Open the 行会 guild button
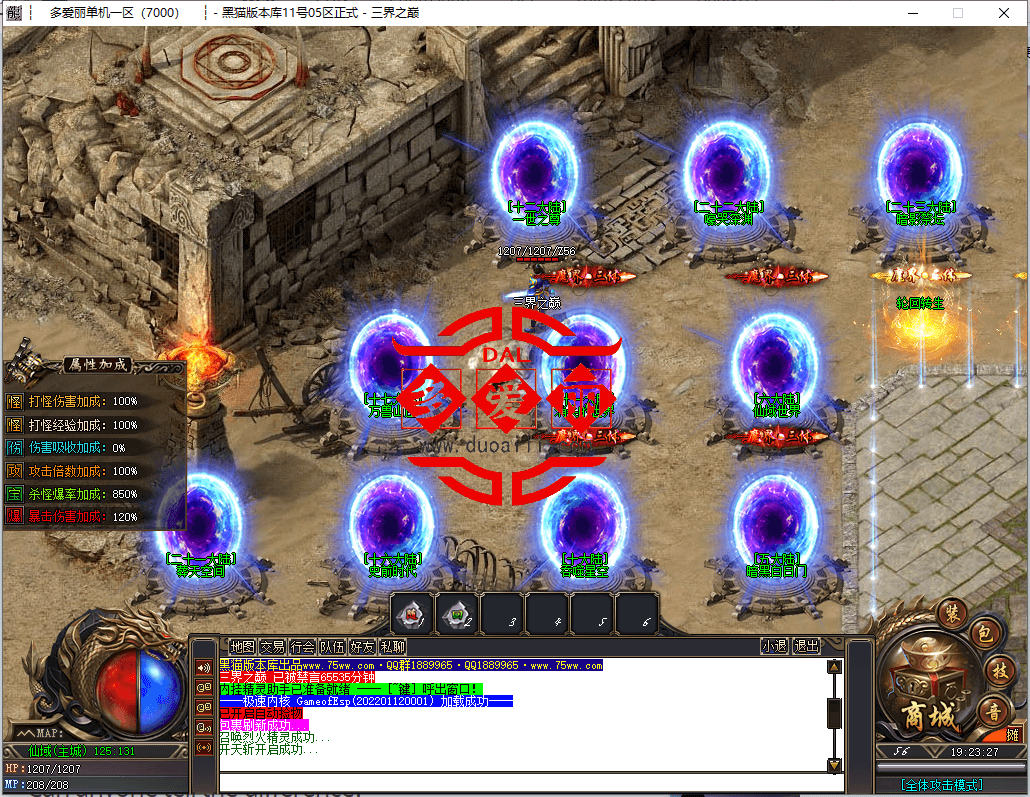The image size is (1030, 797). 302,647
